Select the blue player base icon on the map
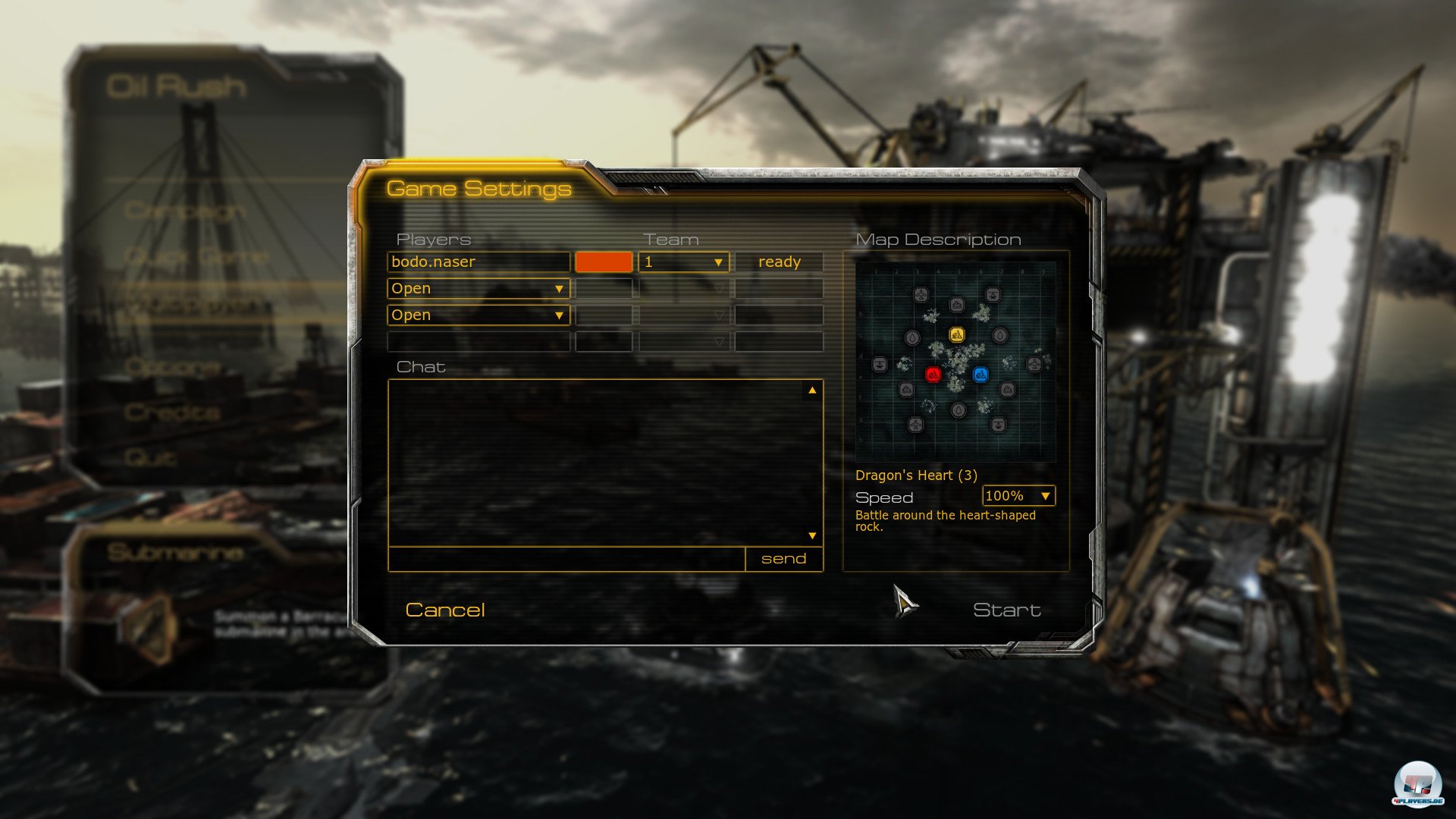The image size is (1456, 819). [981, 375]
